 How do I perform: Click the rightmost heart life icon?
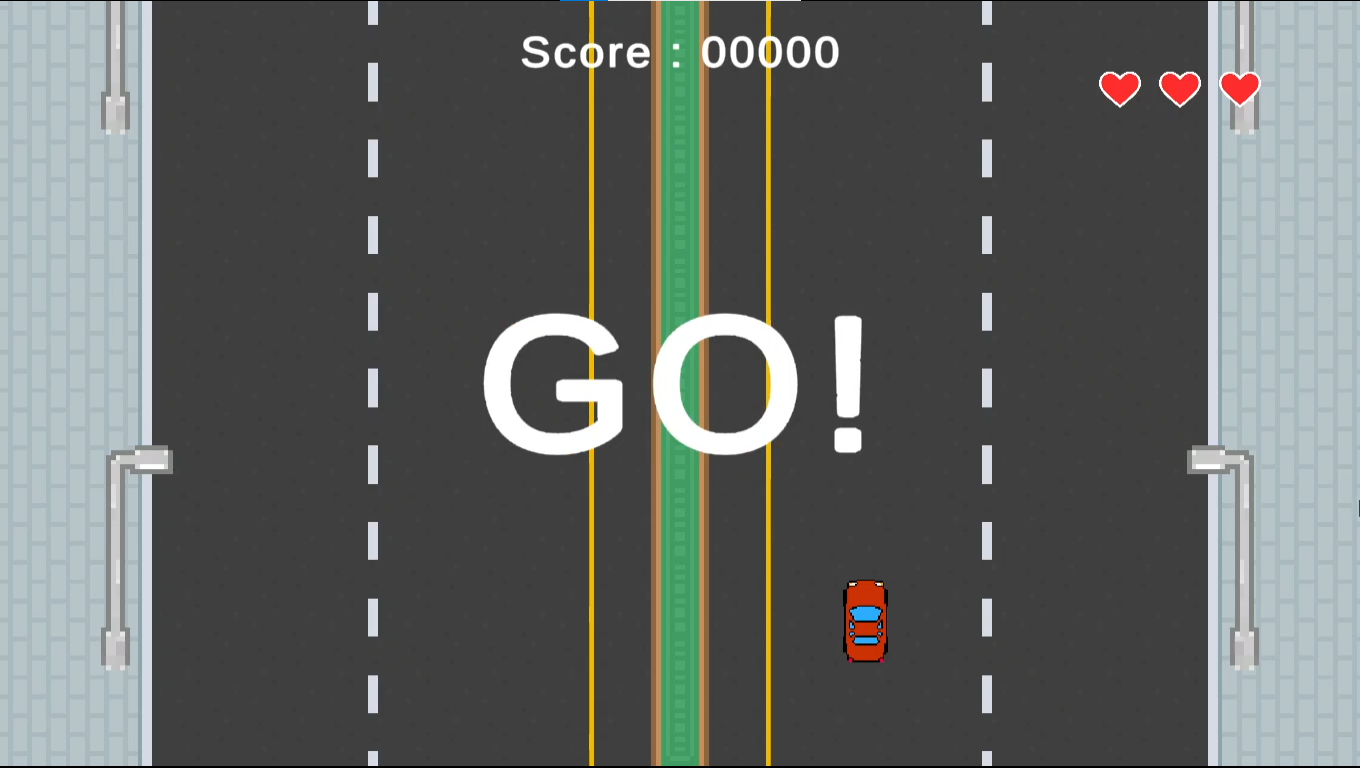point(1240,89)
